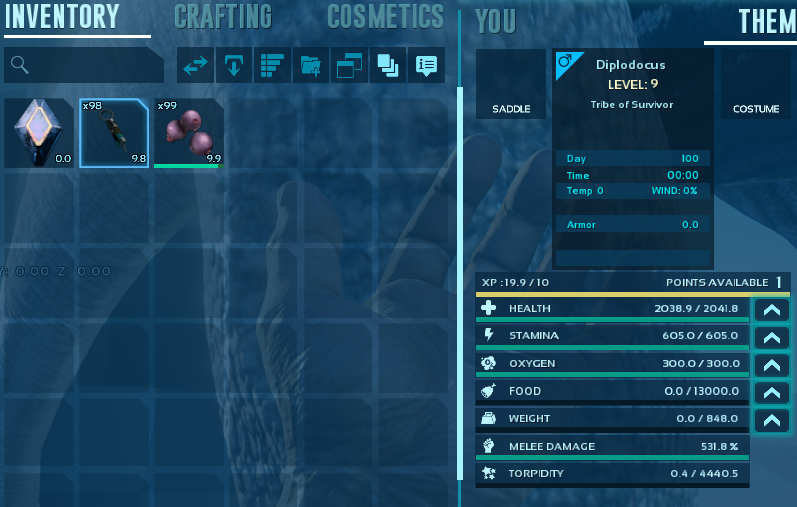The width and height of the screenshot is (797, 507).
Task: Switch to the Crafting tab
Action: (x=222, y=17)
